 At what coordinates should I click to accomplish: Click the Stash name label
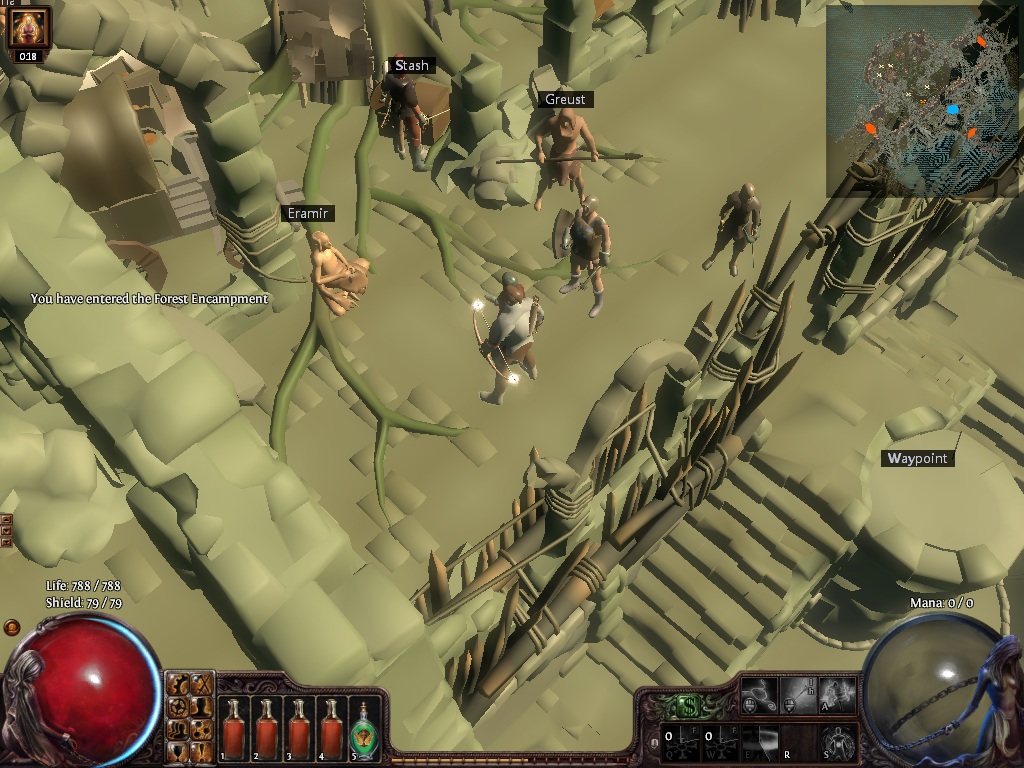click(x=411, y=66)
